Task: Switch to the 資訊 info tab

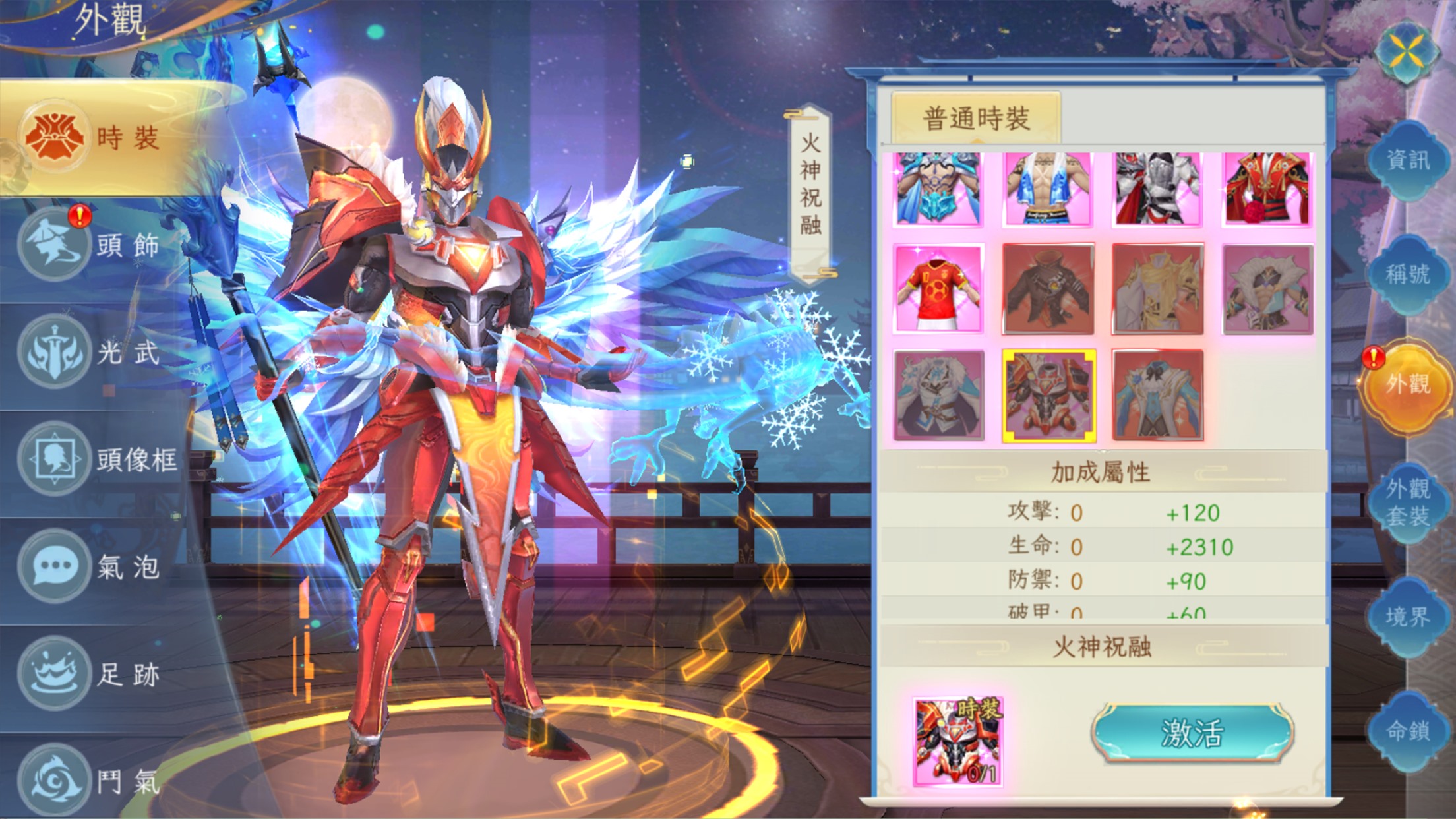Action: (1408, 160)
